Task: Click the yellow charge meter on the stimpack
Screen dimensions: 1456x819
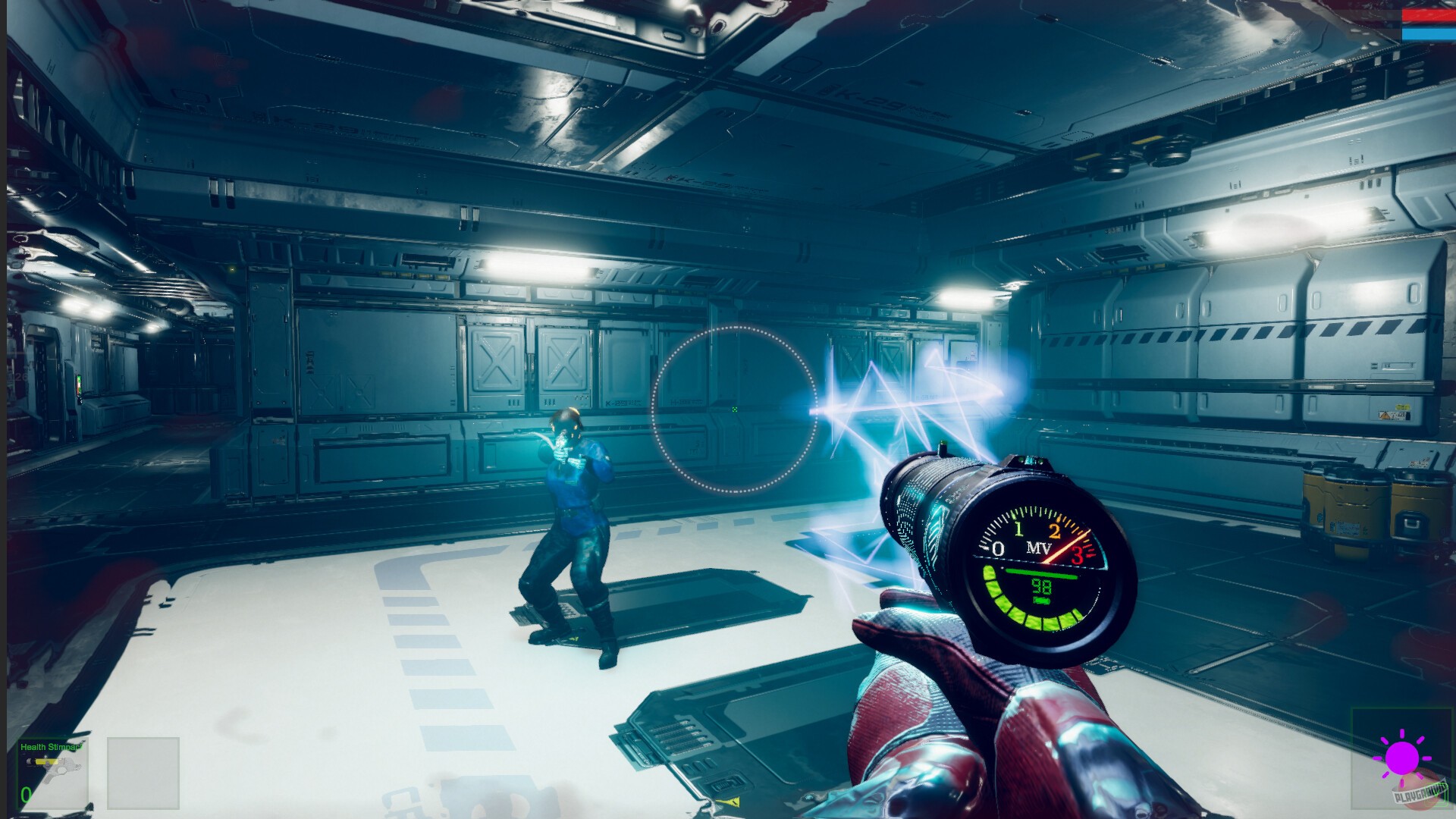Action: pyautogui.click(x=46, y=761)
